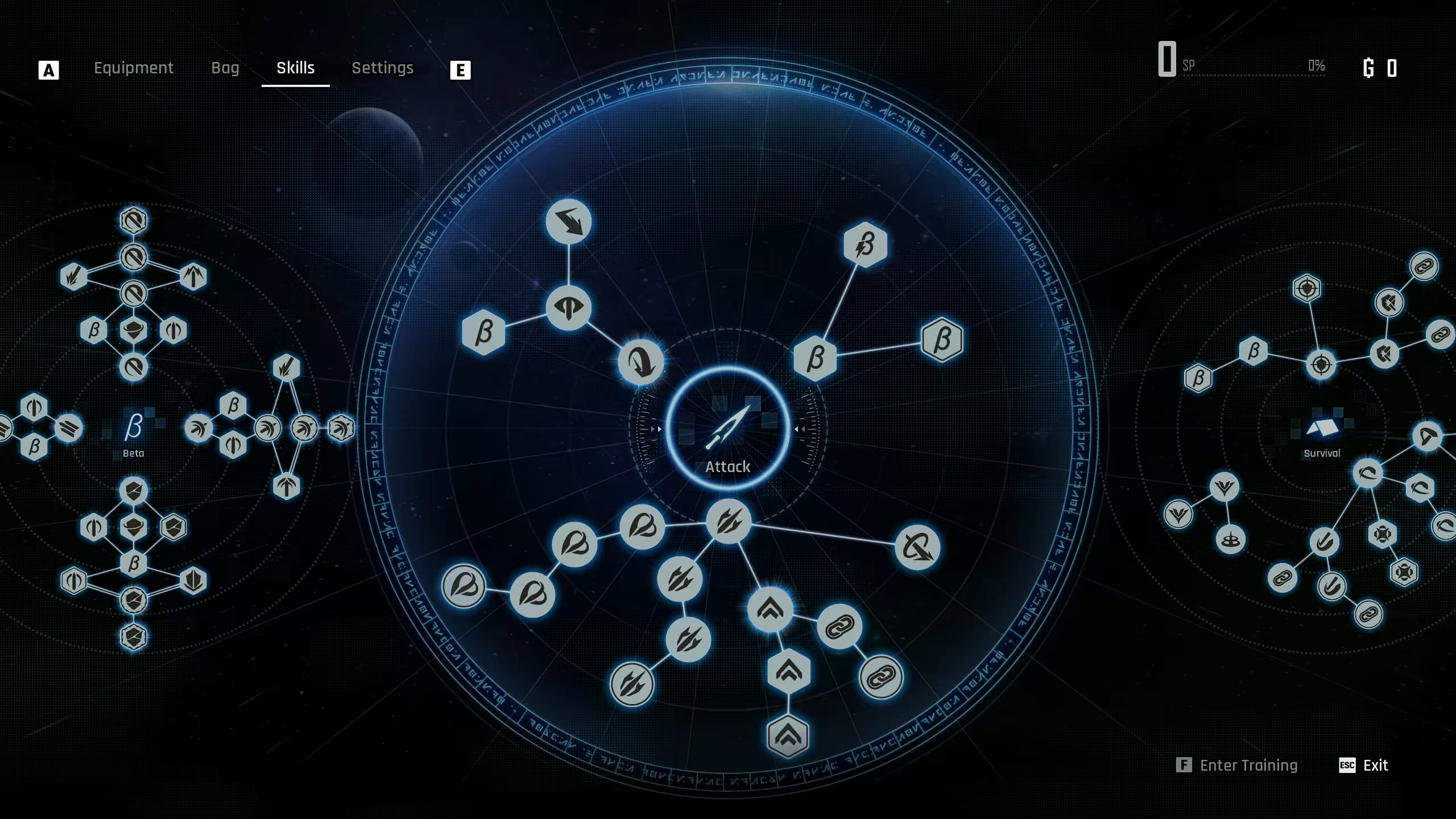Select the leftmost leaf-blade node in Attack tree
The image size is (1456, 819).
pos(464,586)
